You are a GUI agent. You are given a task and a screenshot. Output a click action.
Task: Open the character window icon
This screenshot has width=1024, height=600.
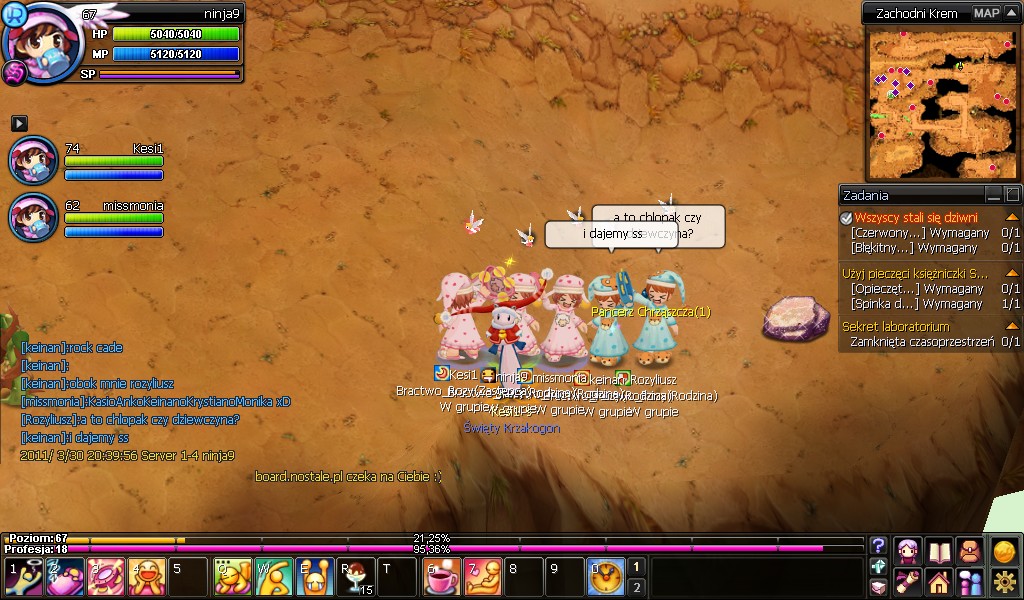908,550
